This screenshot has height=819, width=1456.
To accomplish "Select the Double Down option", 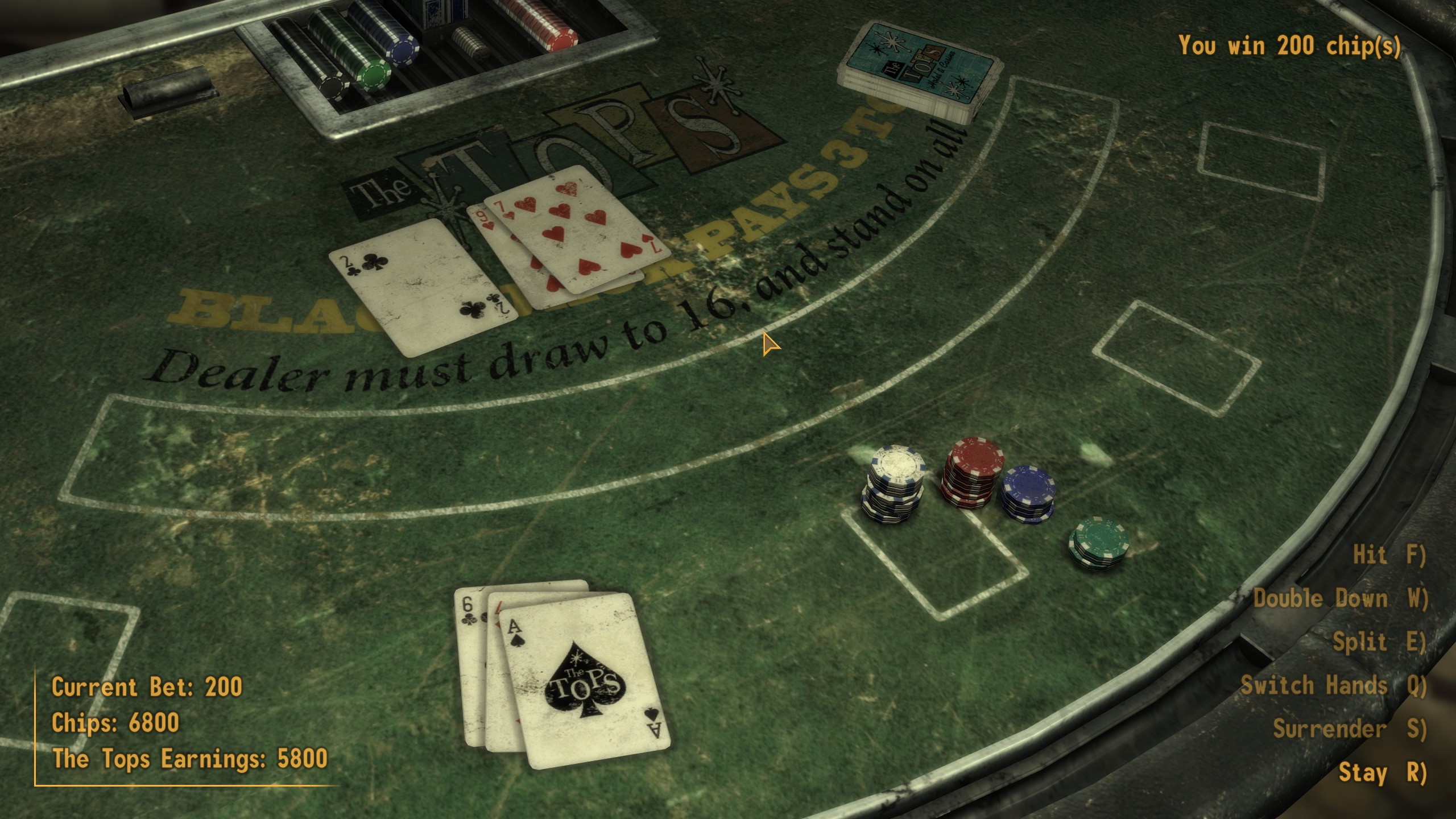I will click(x=1340, y=598).
